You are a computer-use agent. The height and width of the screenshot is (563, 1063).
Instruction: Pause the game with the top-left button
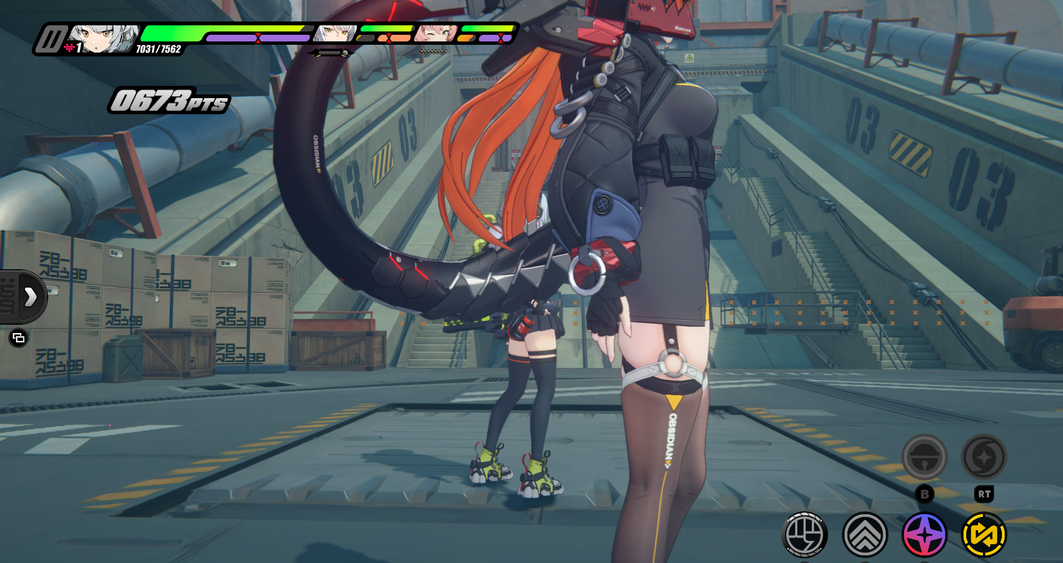[x=48, y=39]
